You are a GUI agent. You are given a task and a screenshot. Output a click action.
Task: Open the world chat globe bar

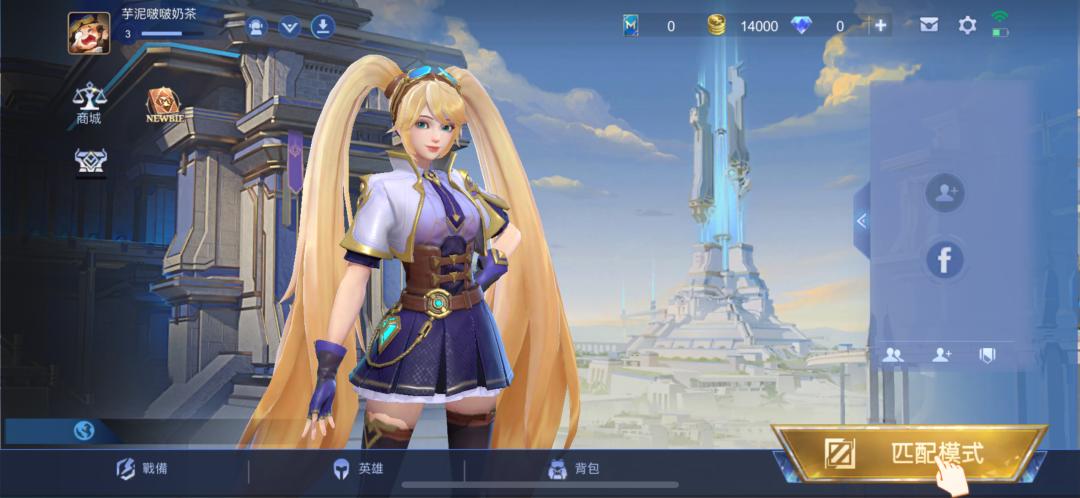[85, 431]
